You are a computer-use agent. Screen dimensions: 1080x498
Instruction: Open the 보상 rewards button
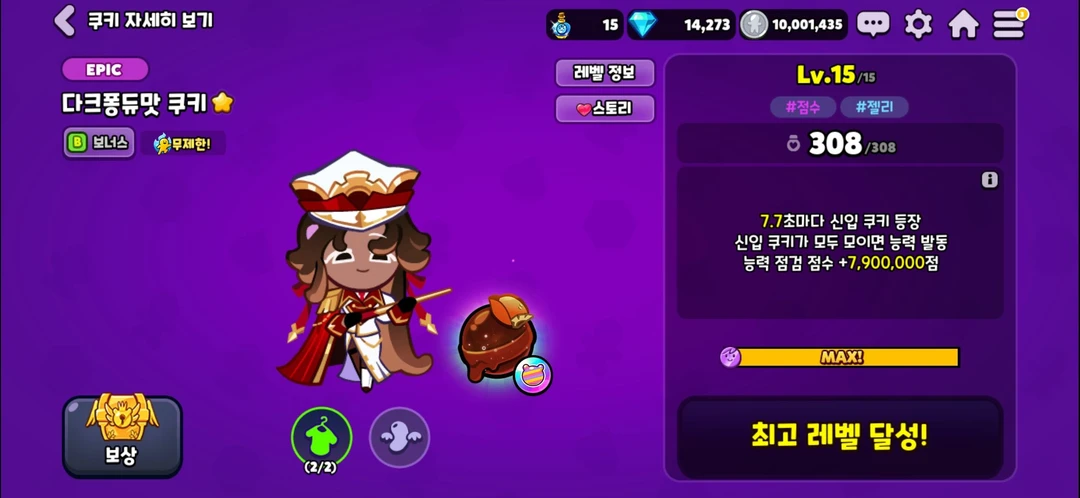(x=122, y=437)
